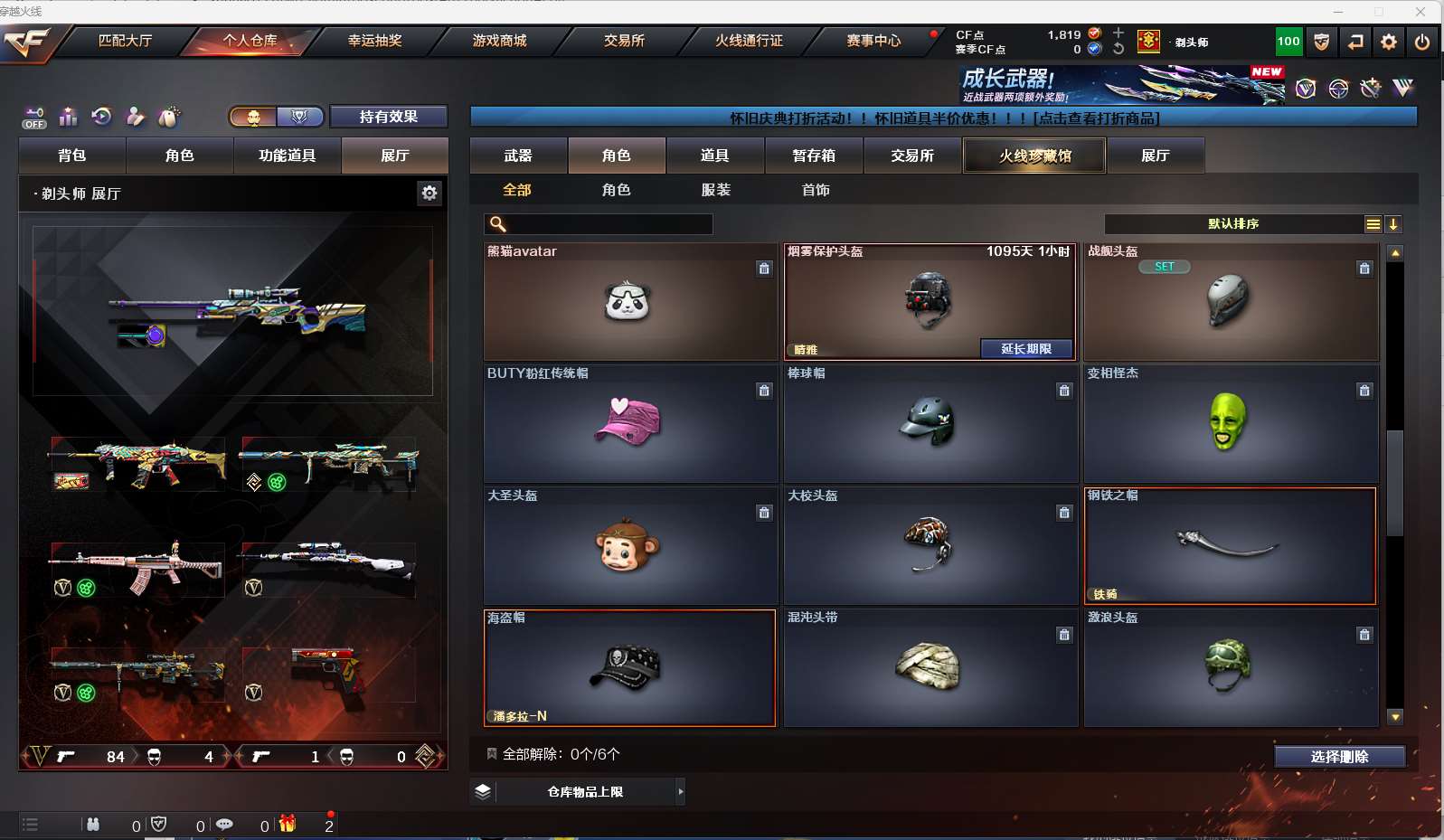Select the 火线珍藏馆 collection tab
1444x840 pixels.
1034,156
